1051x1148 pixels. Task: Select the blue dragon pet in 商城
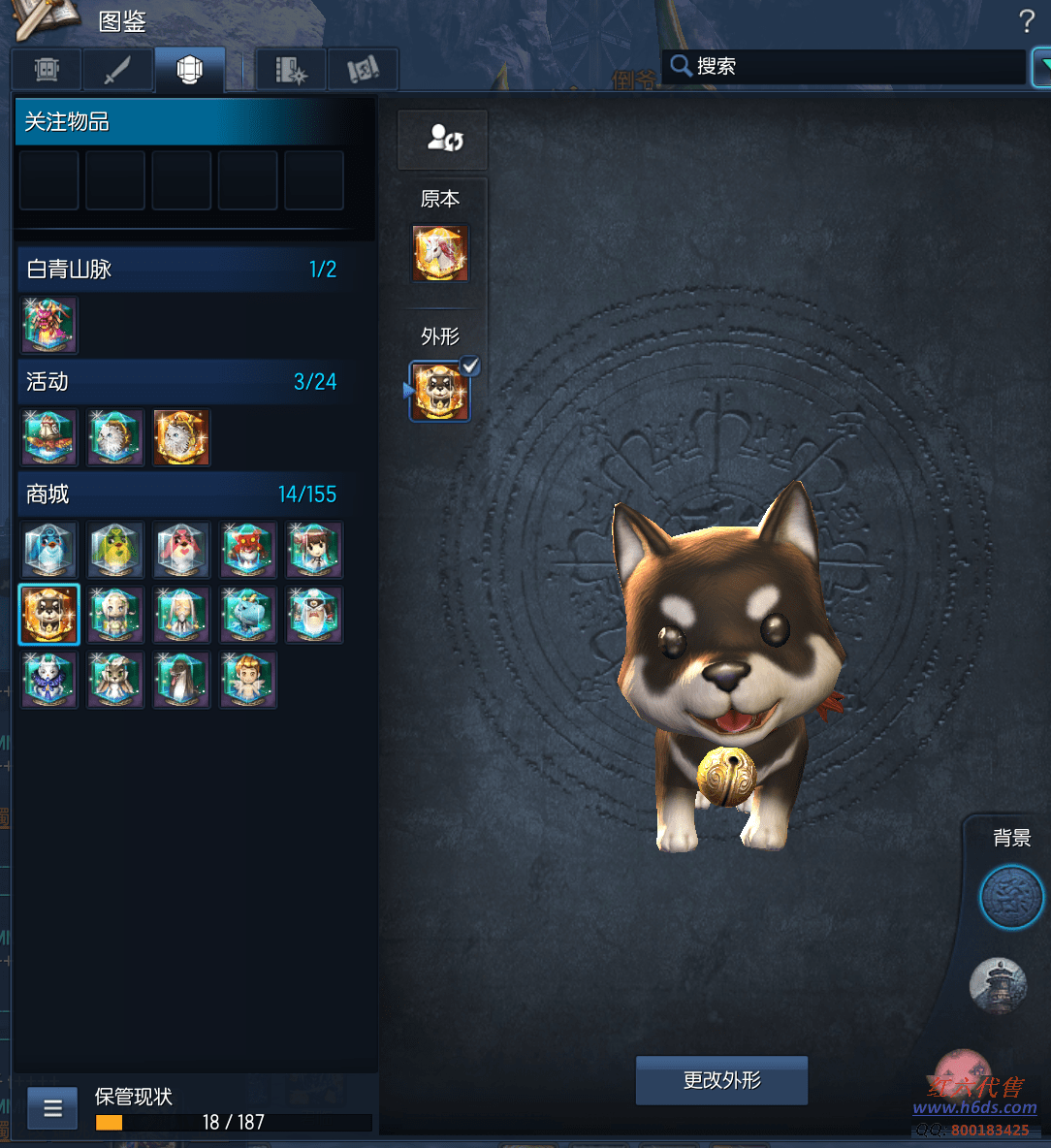point(247,615)
